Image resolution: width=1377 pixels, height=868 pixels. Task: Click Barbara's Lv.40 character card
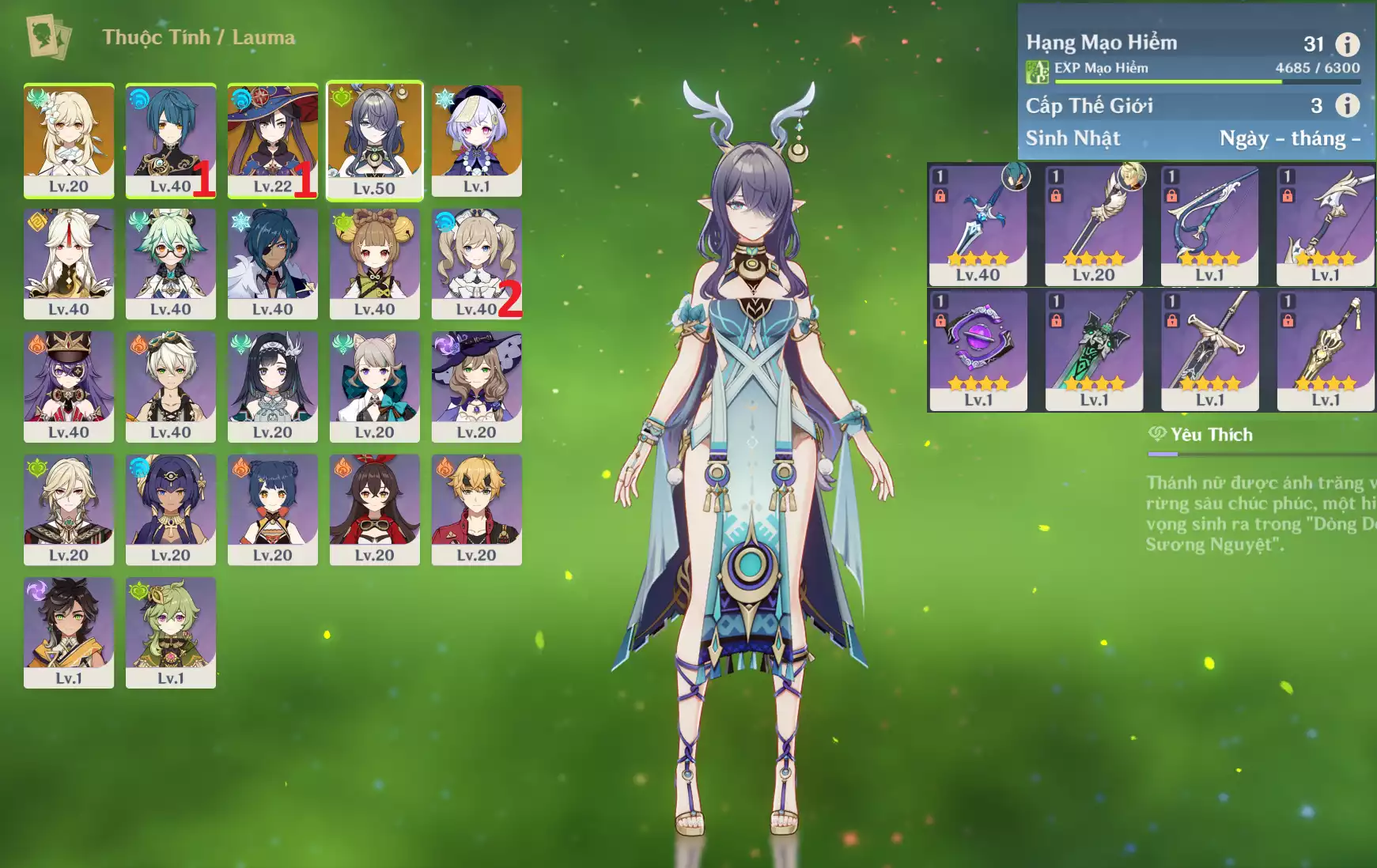pos(476,263)
